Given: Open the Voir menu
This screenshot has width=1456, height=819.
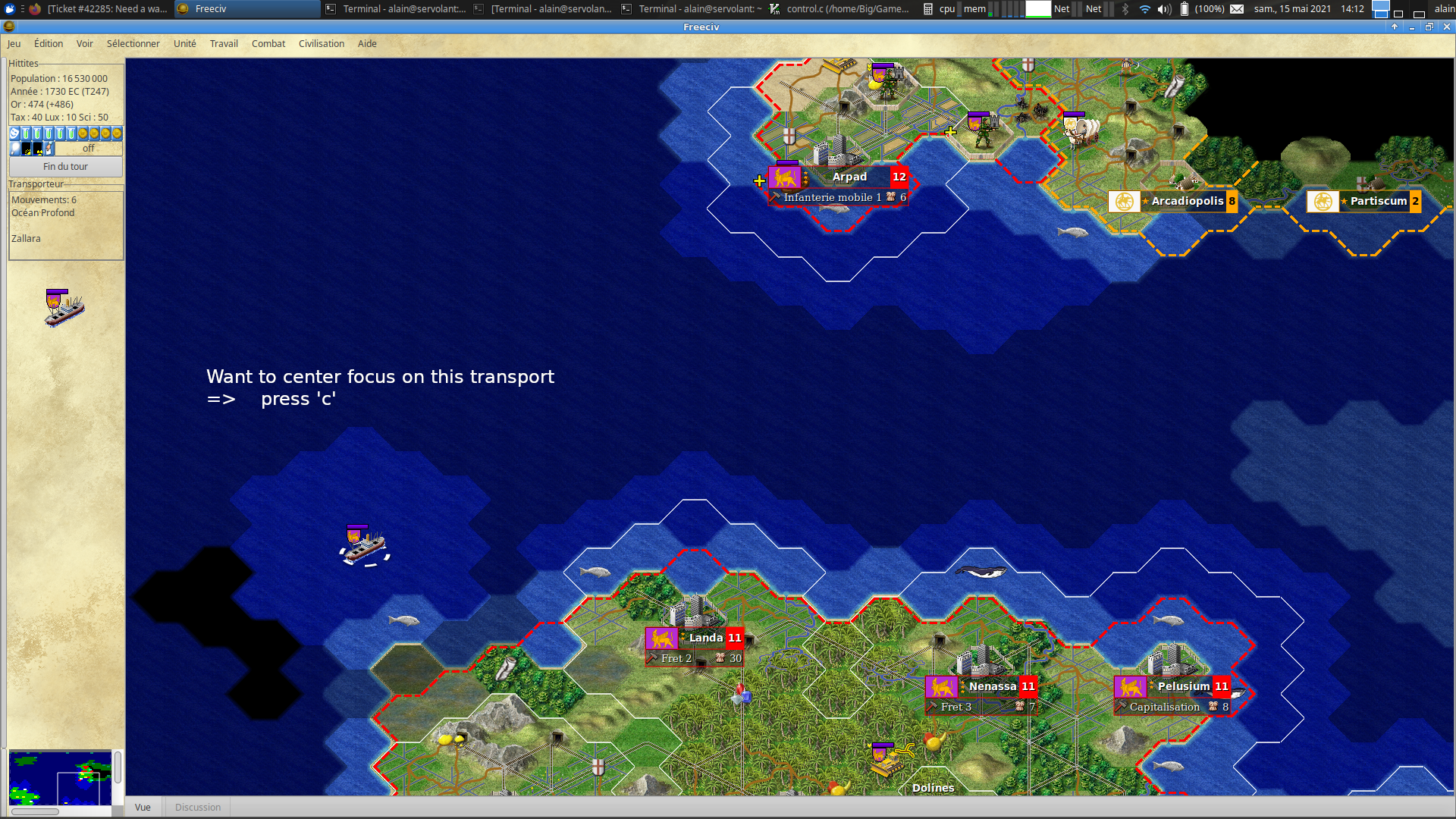Looking at the screenshot, I should [x=85, y=44].
